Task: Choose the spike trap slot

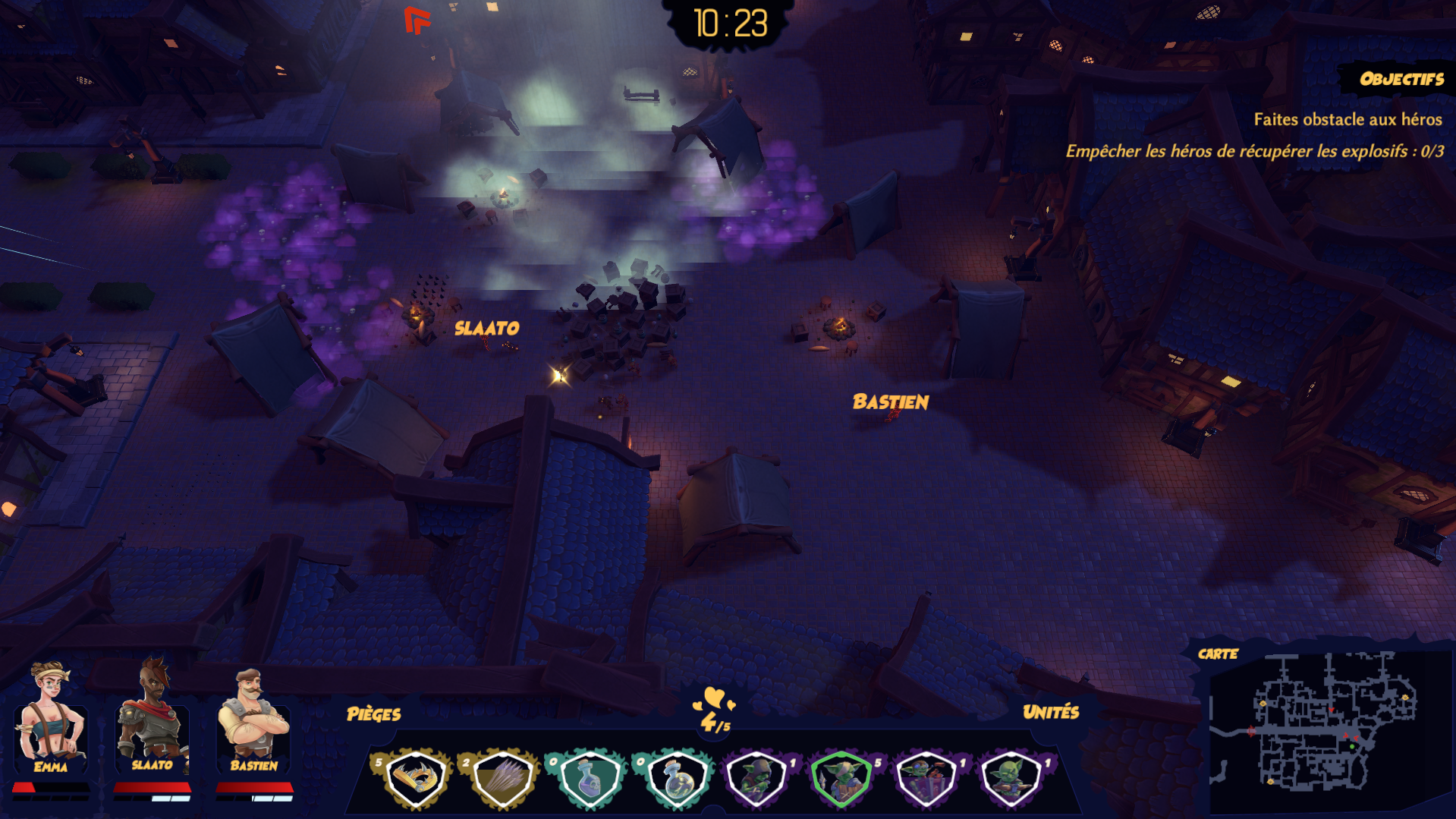Action: (502, 779)
